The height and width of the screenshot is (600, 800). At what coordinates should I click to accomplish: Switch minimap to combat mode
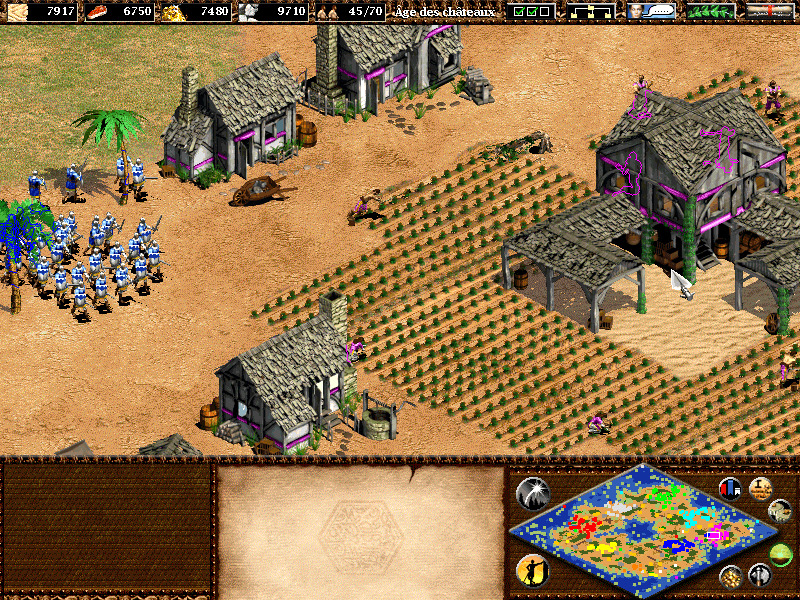[x=760, y=575]
